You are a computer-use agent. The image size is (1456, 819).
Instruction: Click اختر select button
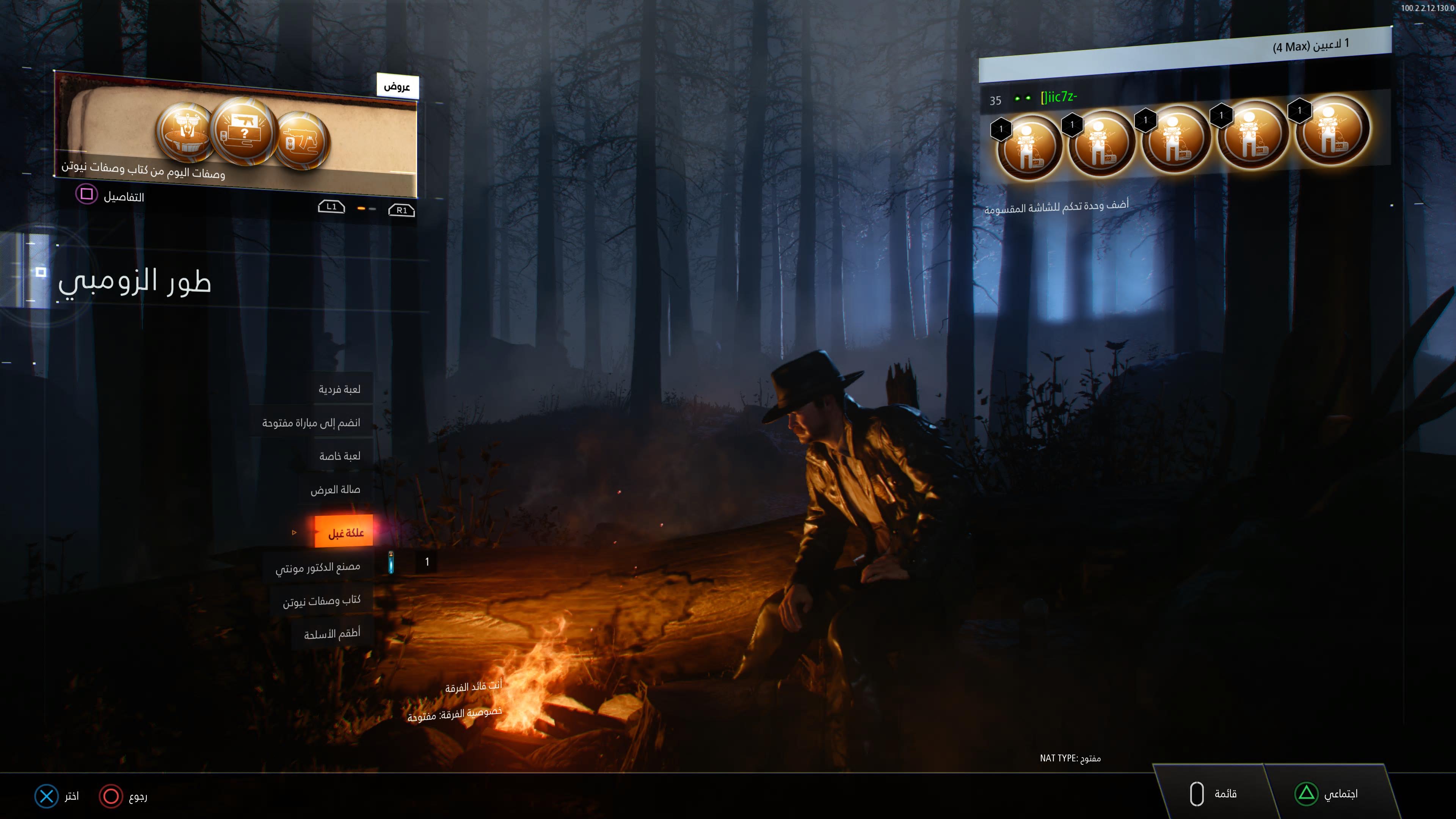[57, 796]
